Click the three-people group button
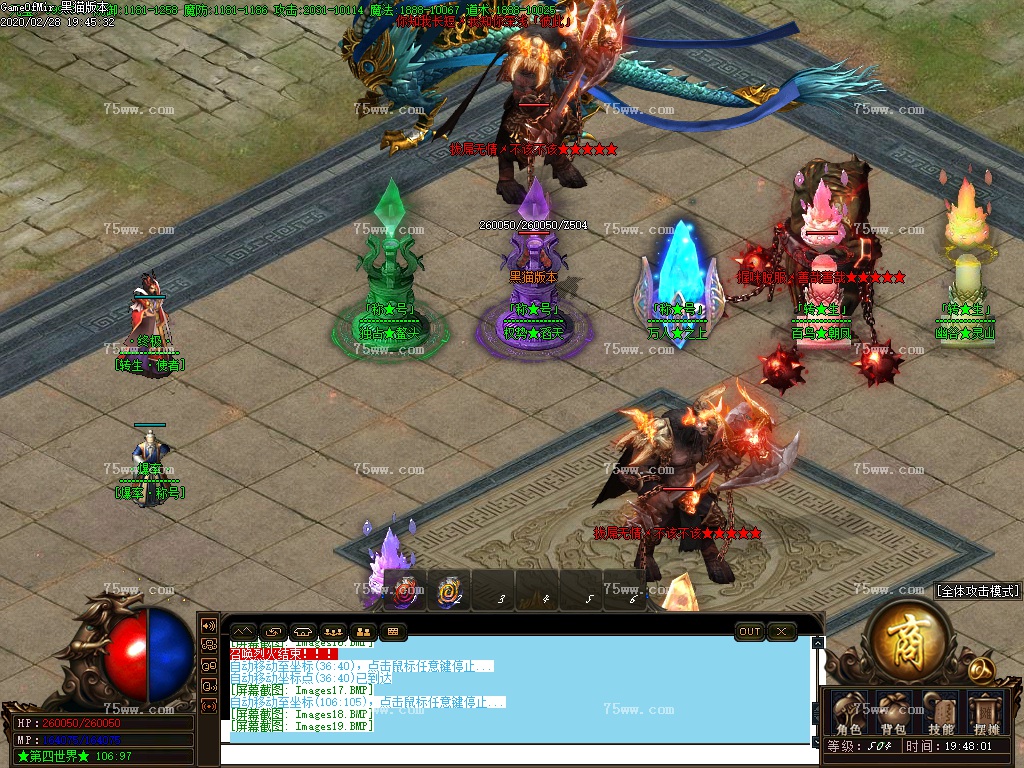 [333, 632]
